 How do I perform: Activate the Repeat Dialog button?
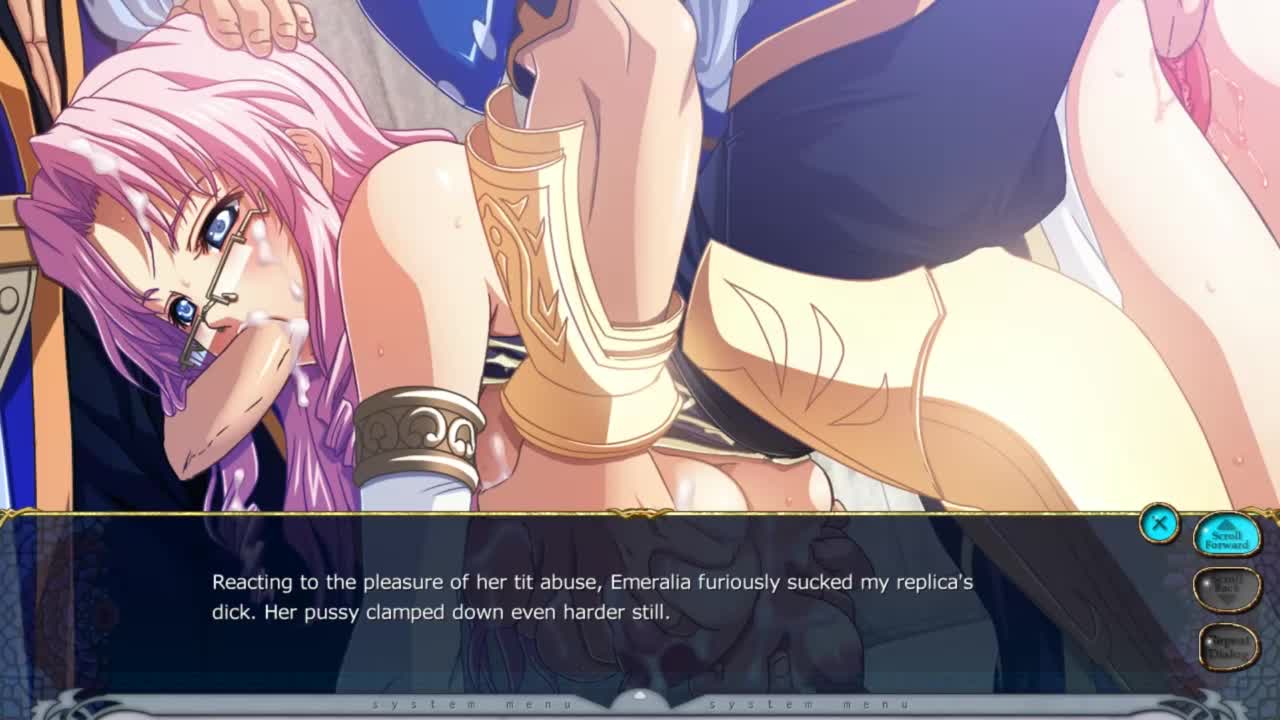click(1228, 646)
